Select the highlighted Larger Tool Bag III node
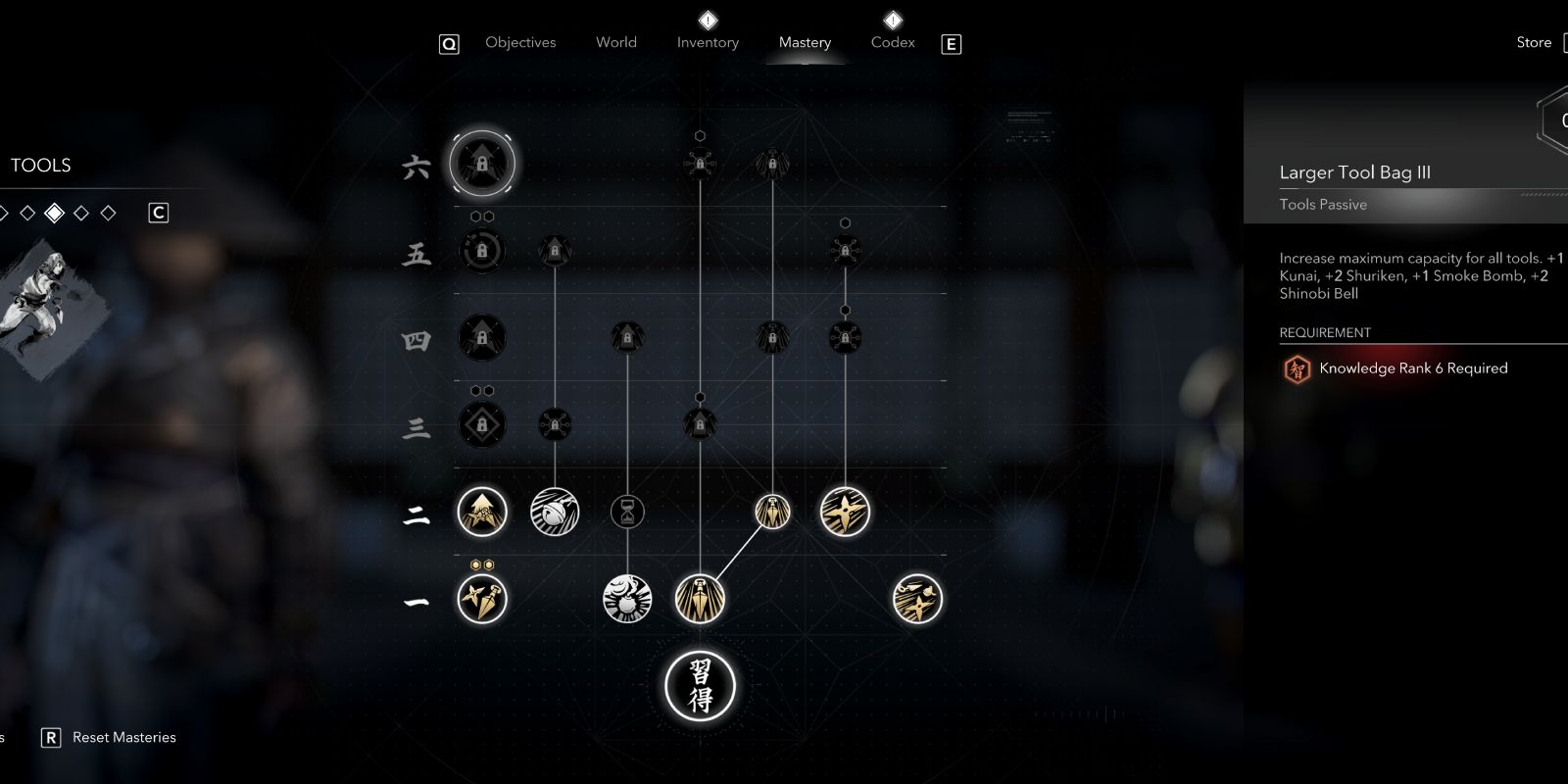 point(482,164)
